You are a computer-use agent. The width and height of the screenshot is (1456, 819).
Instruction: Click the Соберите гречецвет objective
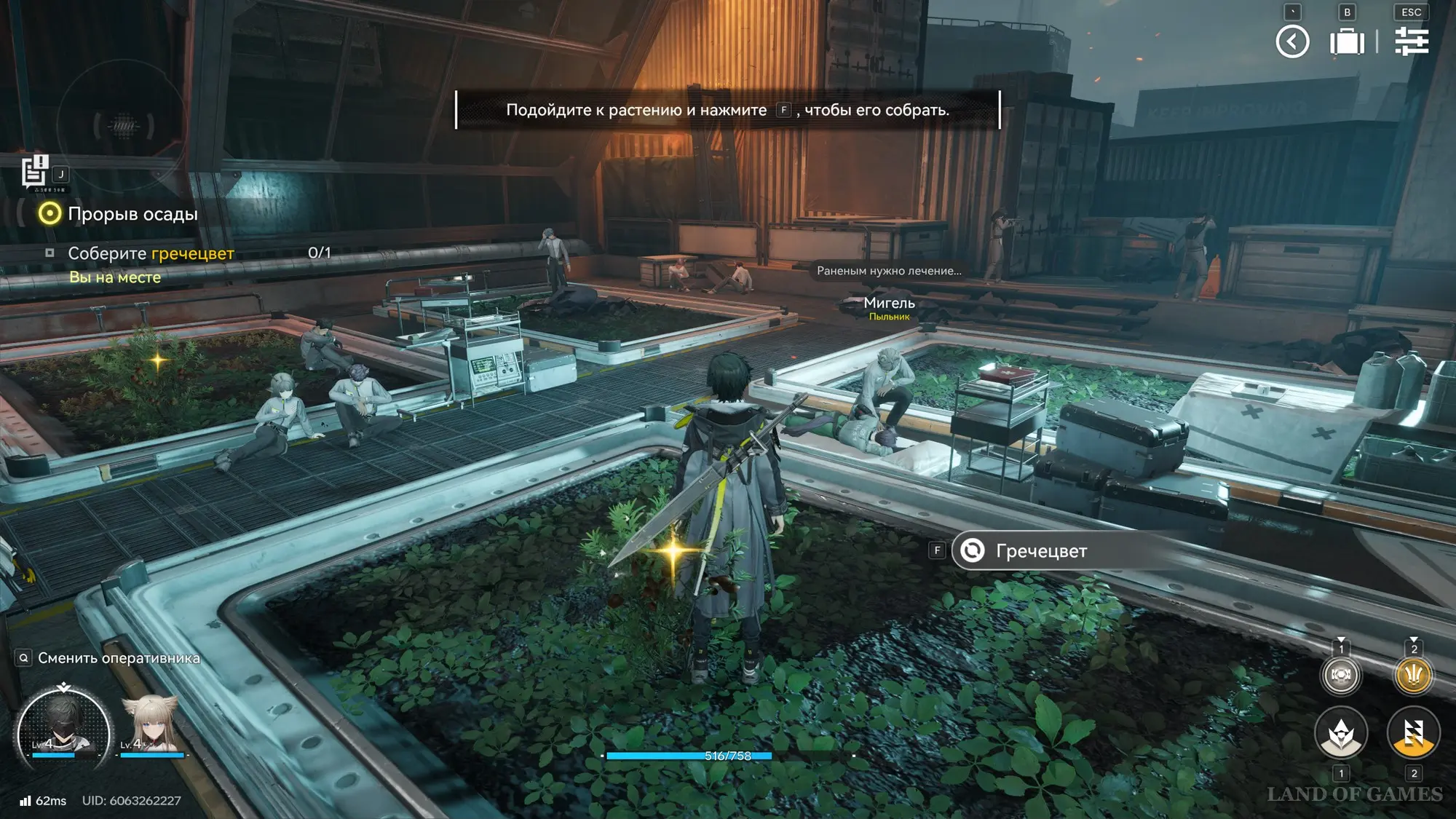151,253
